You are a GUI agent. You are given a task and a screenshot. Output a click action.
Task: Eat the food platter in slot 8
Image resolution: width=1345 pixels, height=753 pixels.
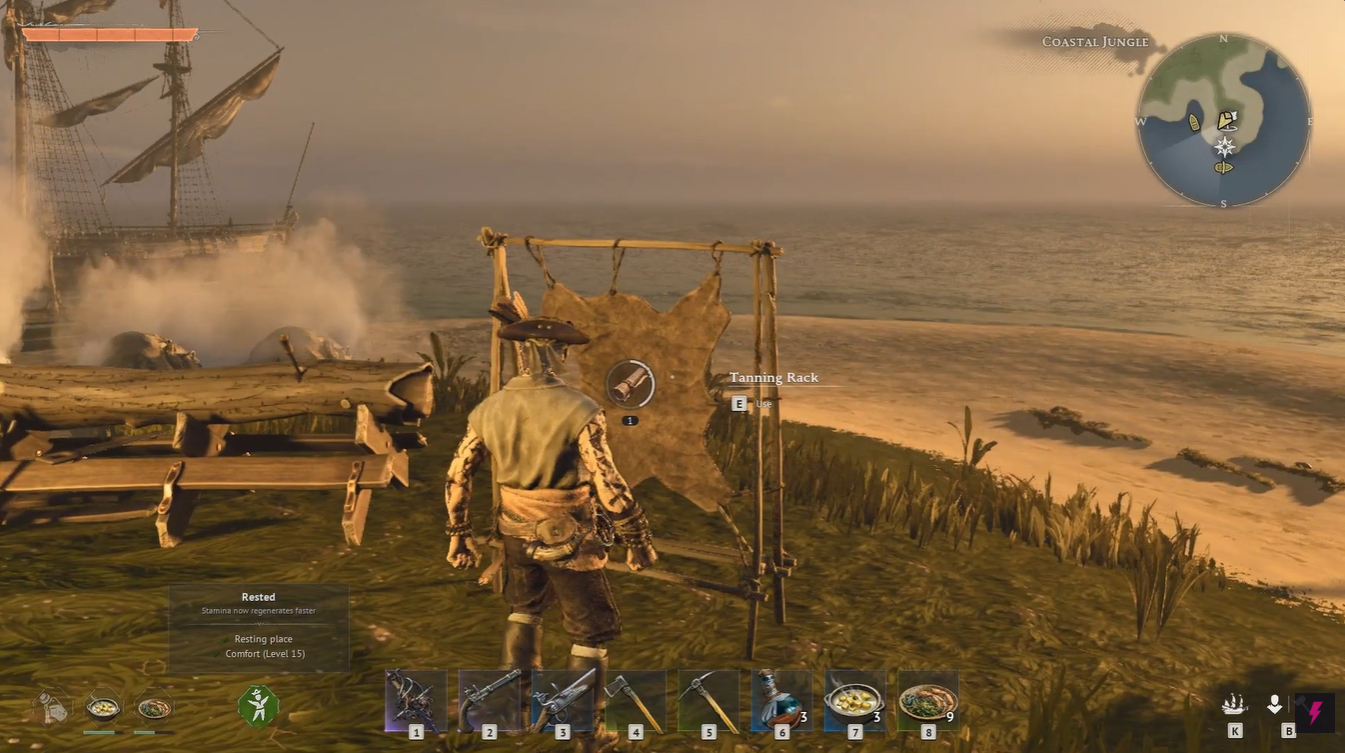coord(927,698)
